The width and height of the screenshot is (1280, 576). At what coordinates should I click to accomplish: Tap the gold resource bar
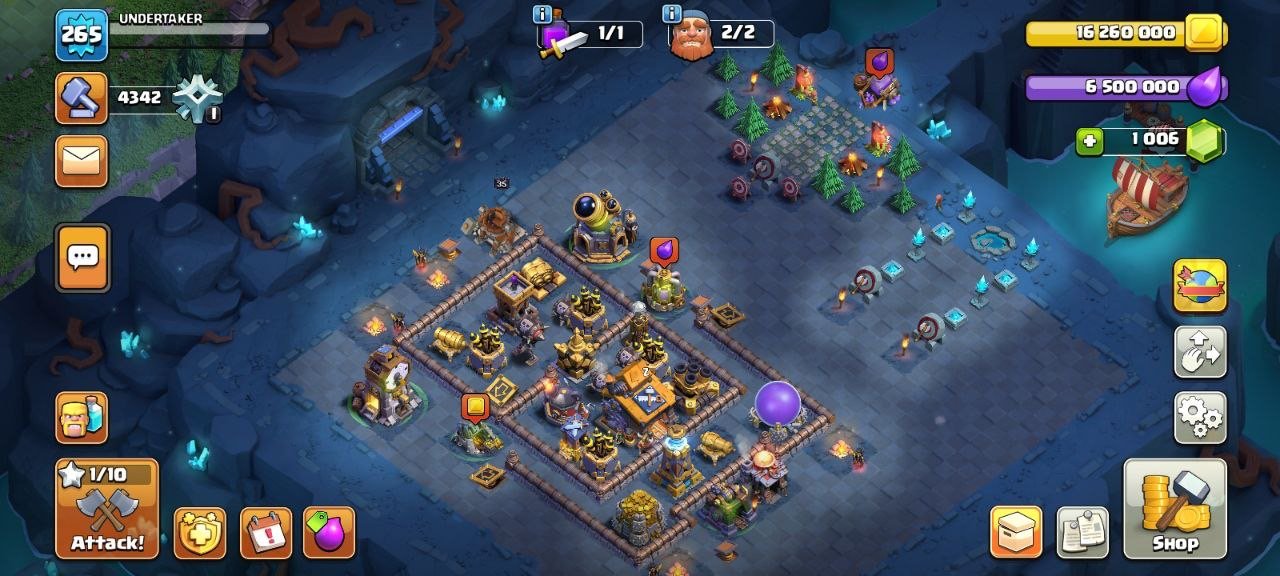tap(1125, 33)
